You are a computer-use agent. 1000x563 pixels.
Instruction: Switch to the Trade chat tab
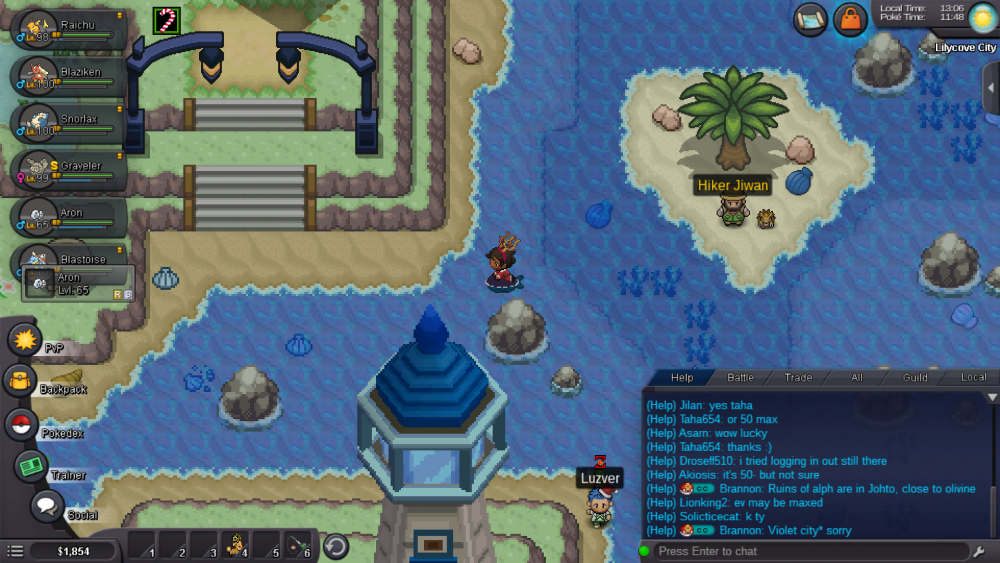pos(798,377)
